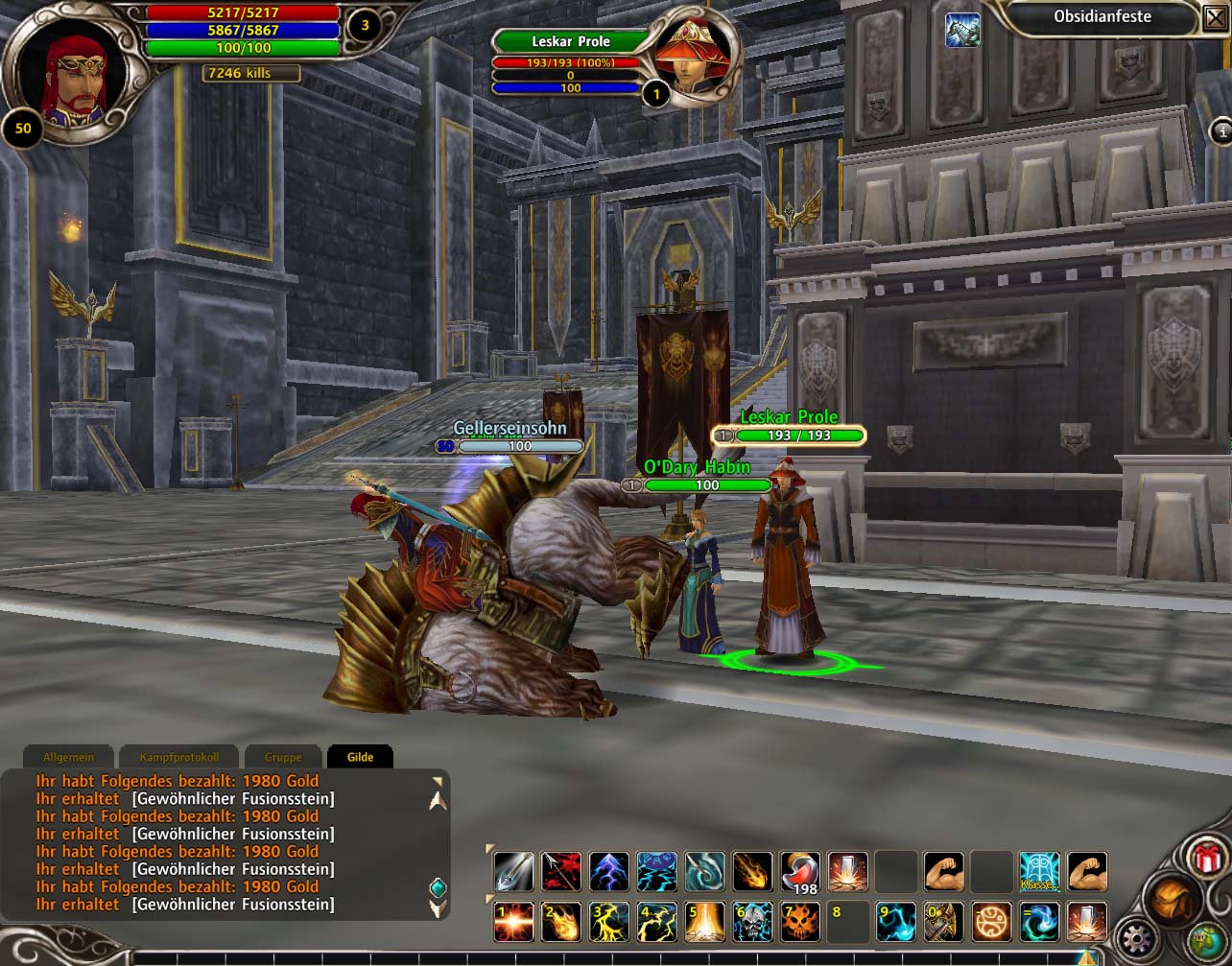Open the Kampfprotokoll chat tab
The image size is (1232, 966).
[178, 757]
